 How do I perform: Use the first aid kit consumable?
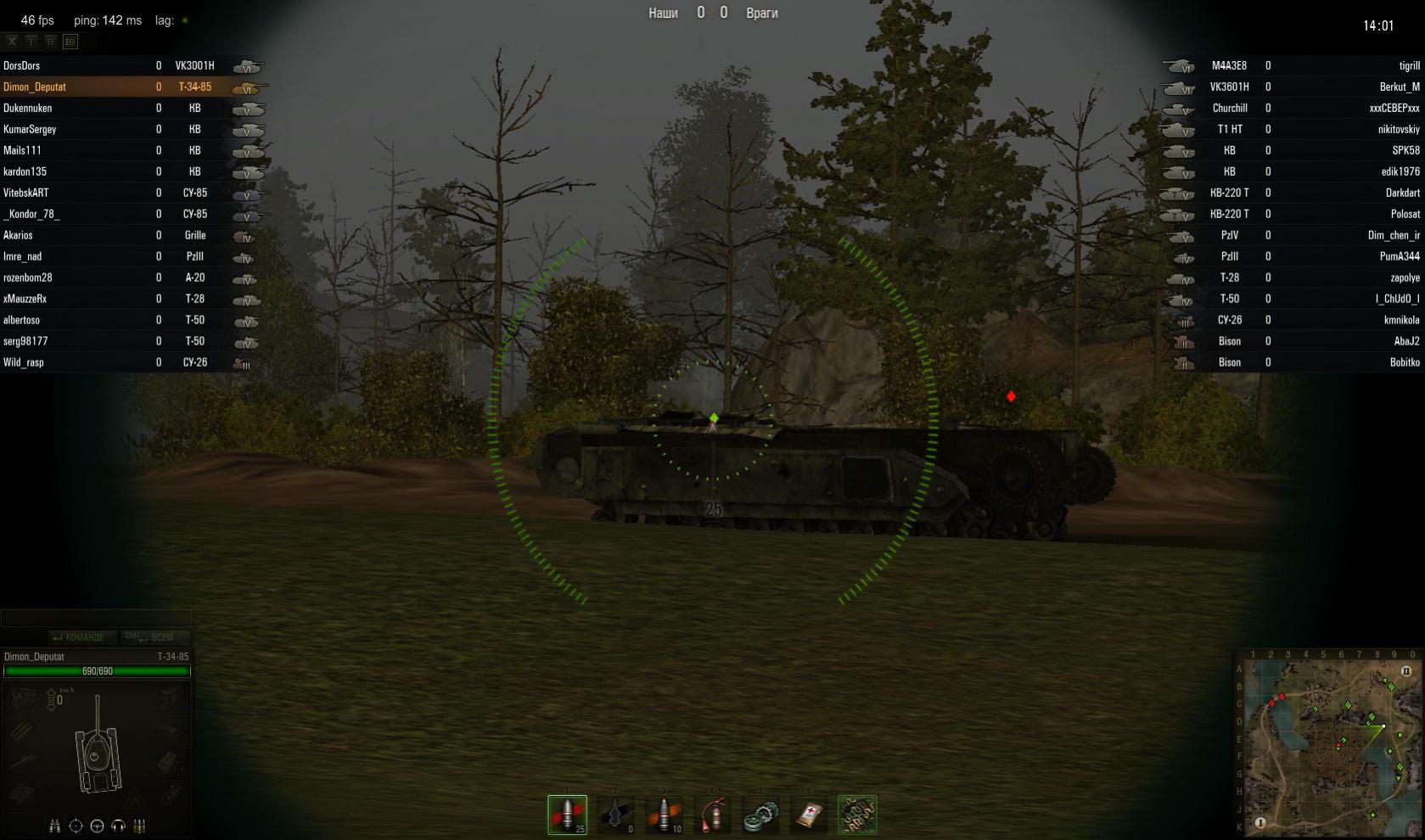pyautogui.click(x=809, y=815)
